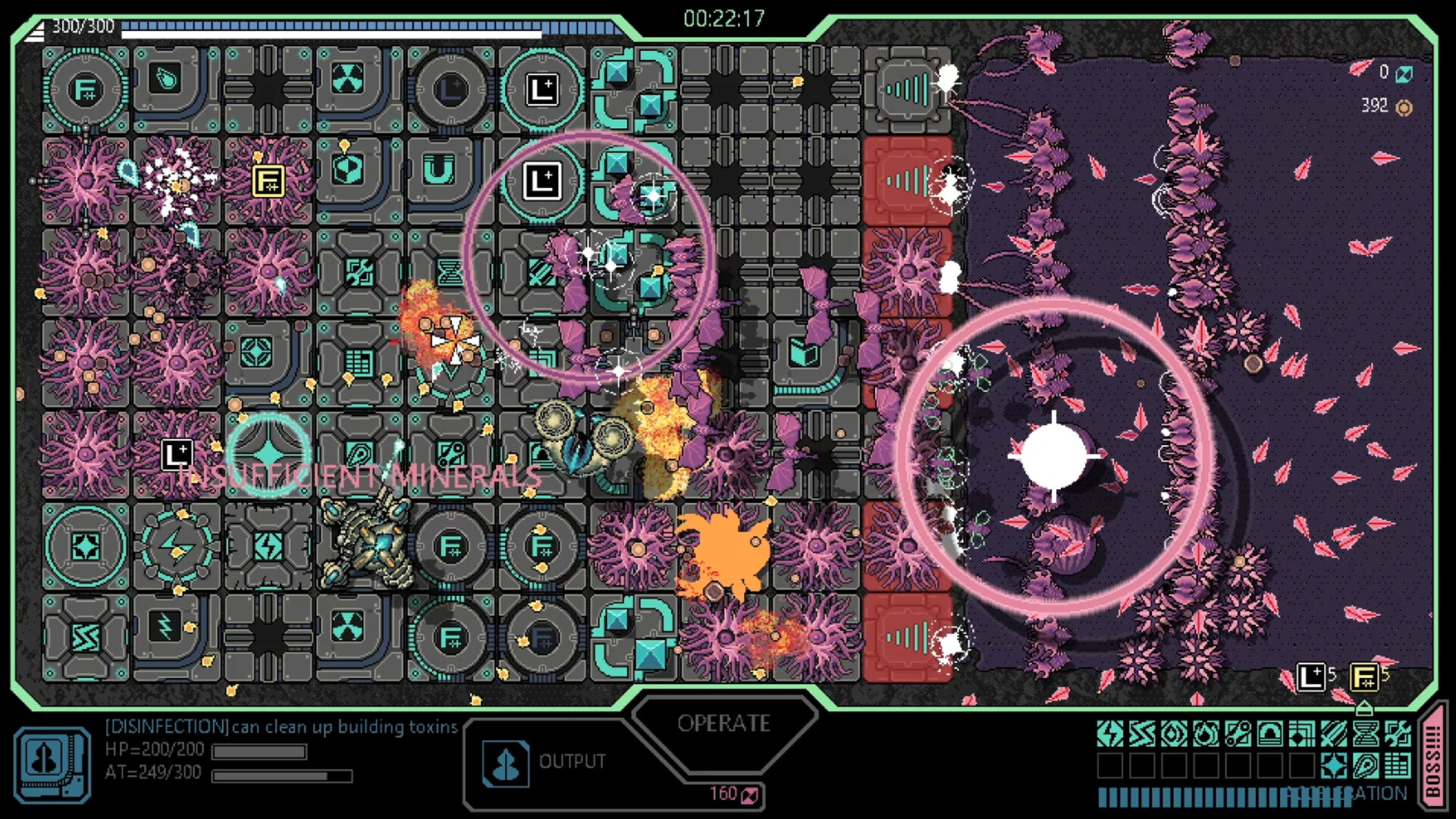Click the OUTPUT tree icon
This screenshot has height=819, width=1456.
(504, 764)
